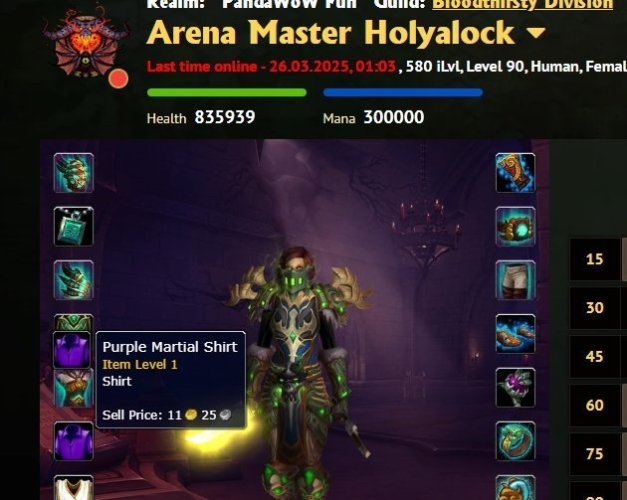Inspect the belt with glowing green gem

pyautogui.click(x=515, y=226)
